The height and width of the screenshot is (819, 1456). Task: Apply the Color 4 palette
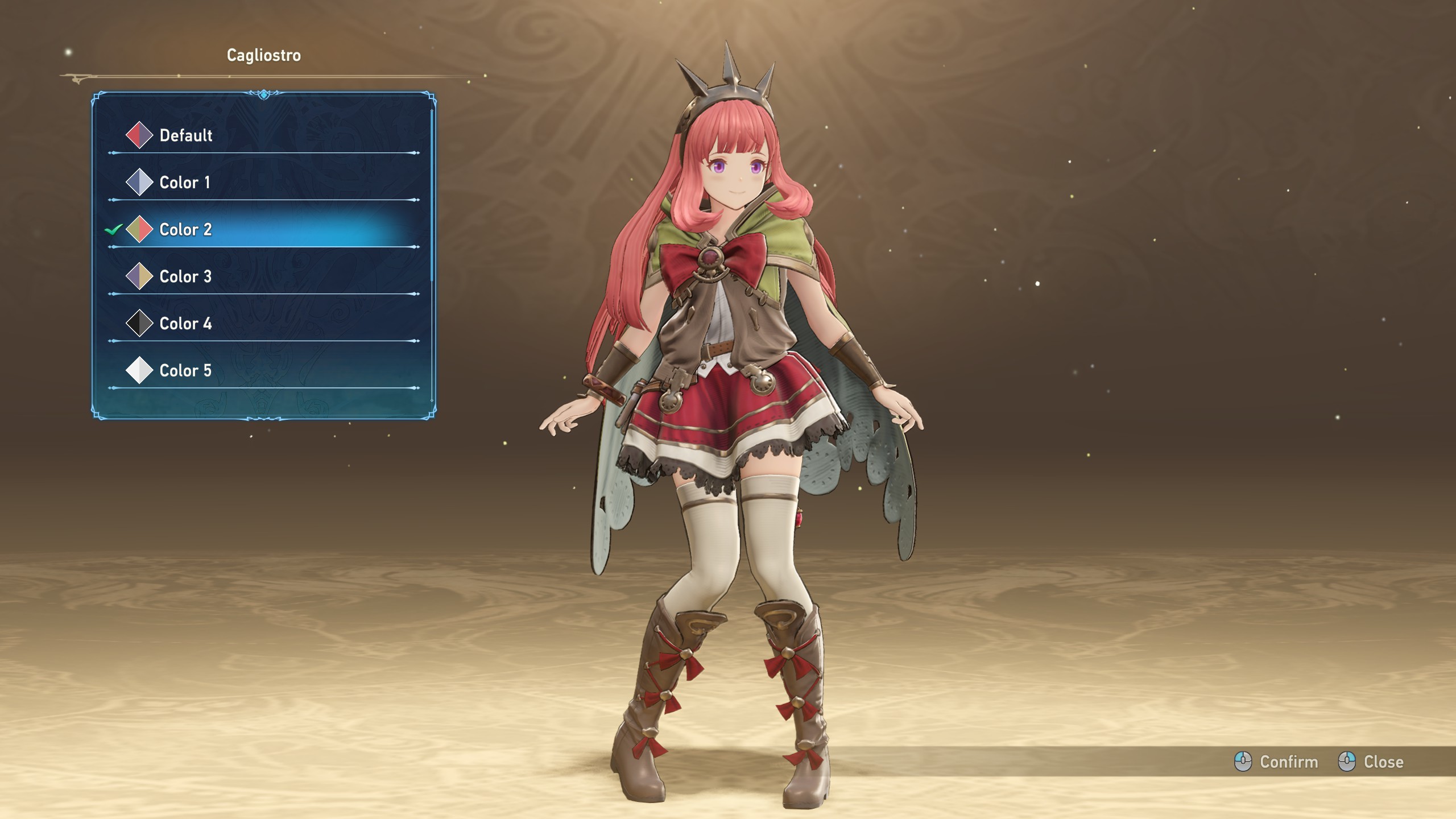pos(185,324)
